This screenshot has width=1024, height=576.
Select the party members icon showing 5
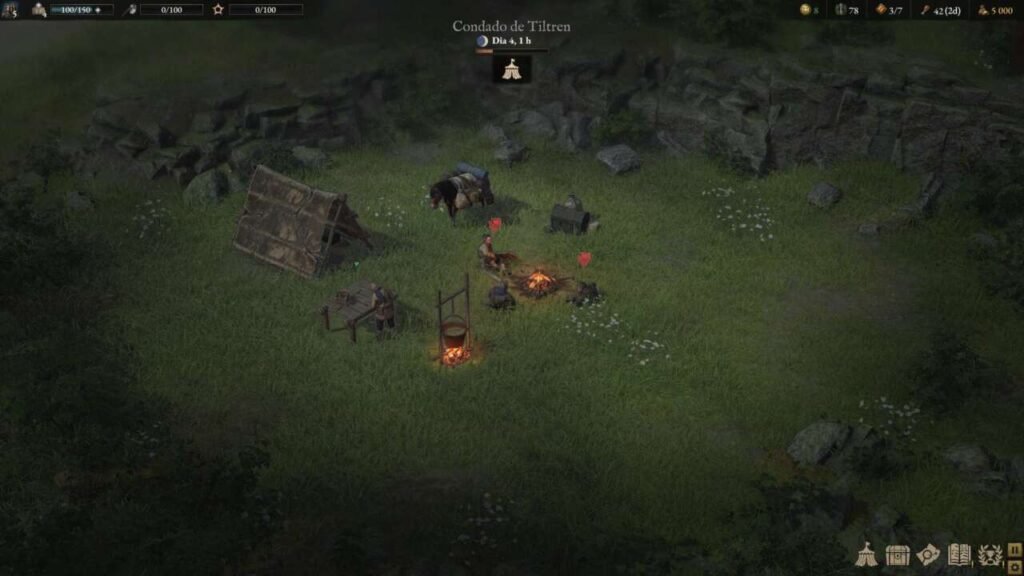pyautogui.click(x=10, y=10)
